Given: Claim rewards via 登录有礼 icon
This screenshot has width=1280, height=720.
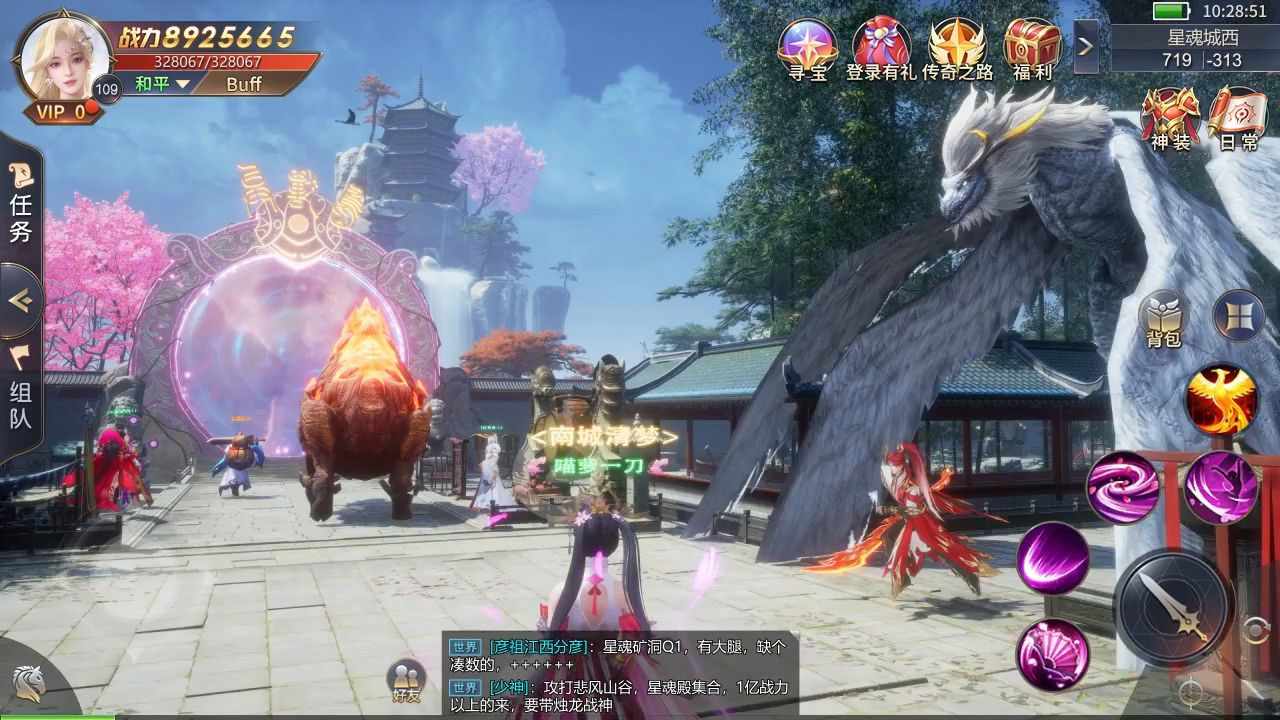Looking at the screenshot, I should pyautogui.click(x=881, y=47).
